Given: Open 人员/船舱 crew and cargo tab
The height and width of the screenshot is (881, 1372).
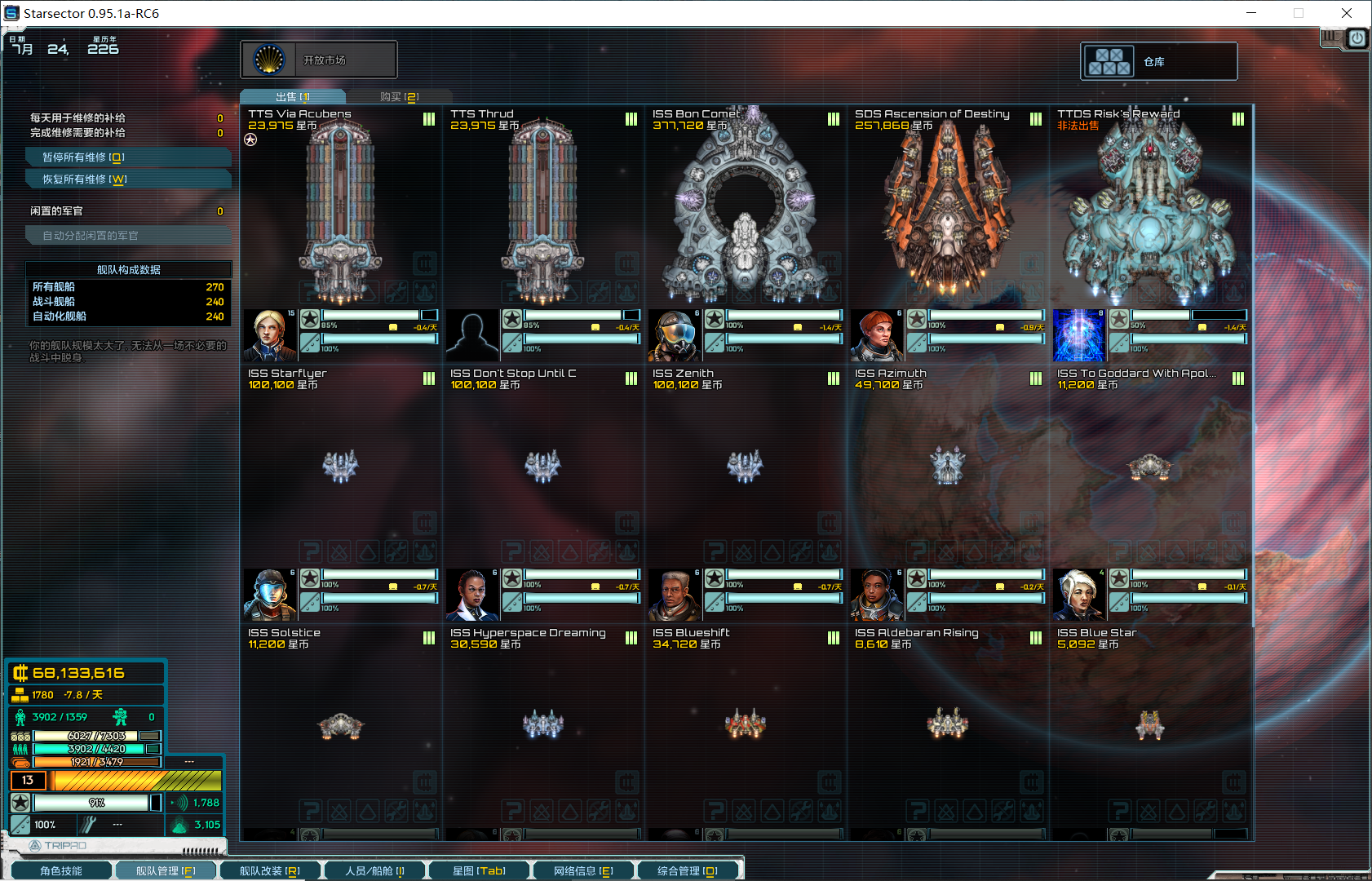Looking at the screenshot, I should pos(374,871).
